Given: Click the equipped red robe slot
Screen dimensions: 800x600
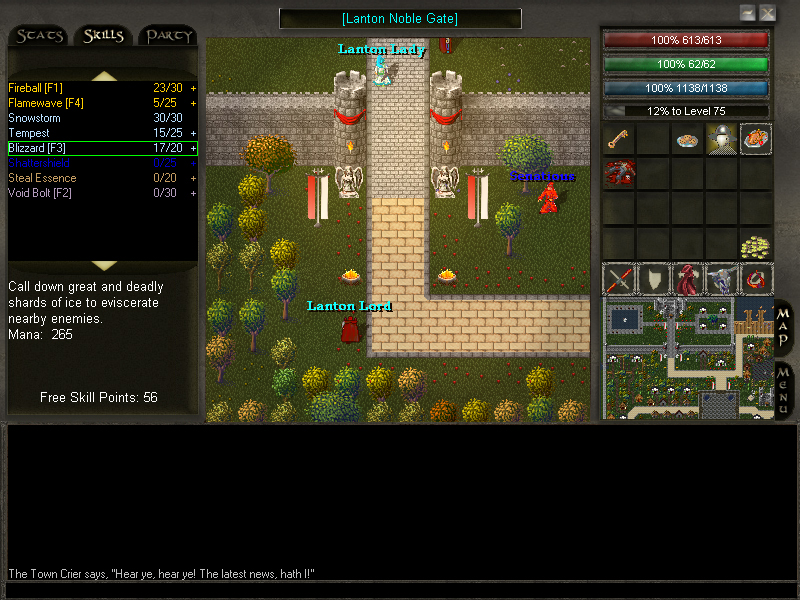Looking at the screenshot, I should point(687,279).
